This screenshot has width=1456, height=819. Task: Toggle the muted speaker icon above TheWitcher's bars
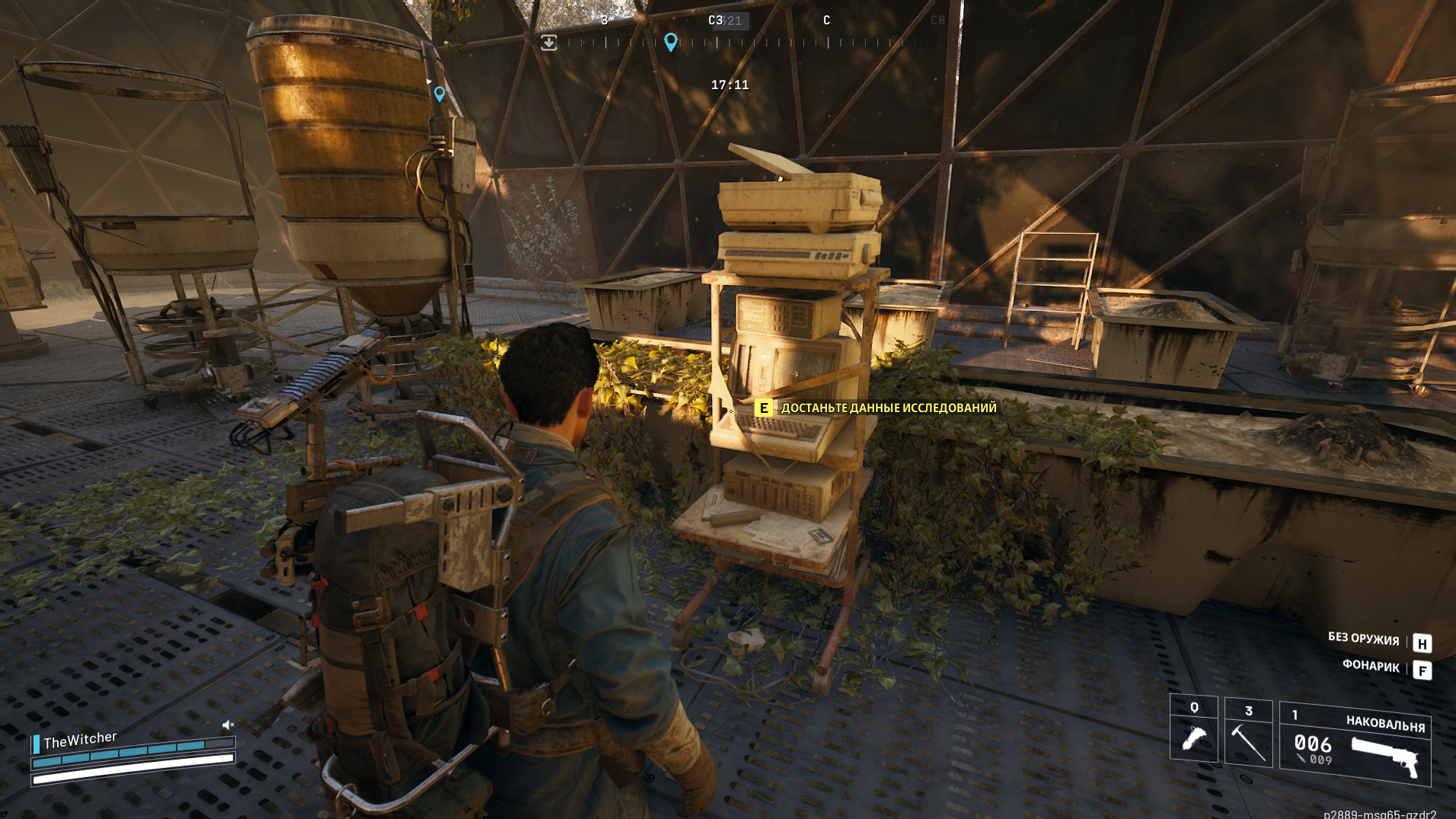(228, 725)
